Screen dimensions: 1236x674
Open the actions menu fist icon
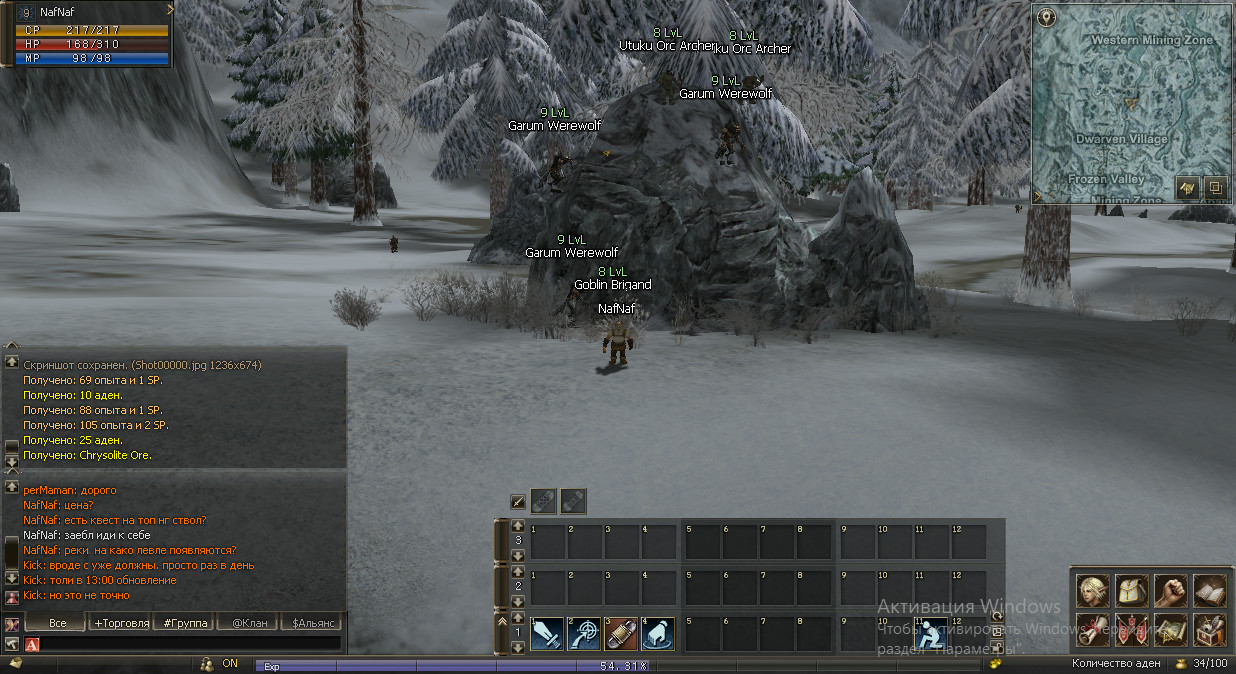(1170, 591)
